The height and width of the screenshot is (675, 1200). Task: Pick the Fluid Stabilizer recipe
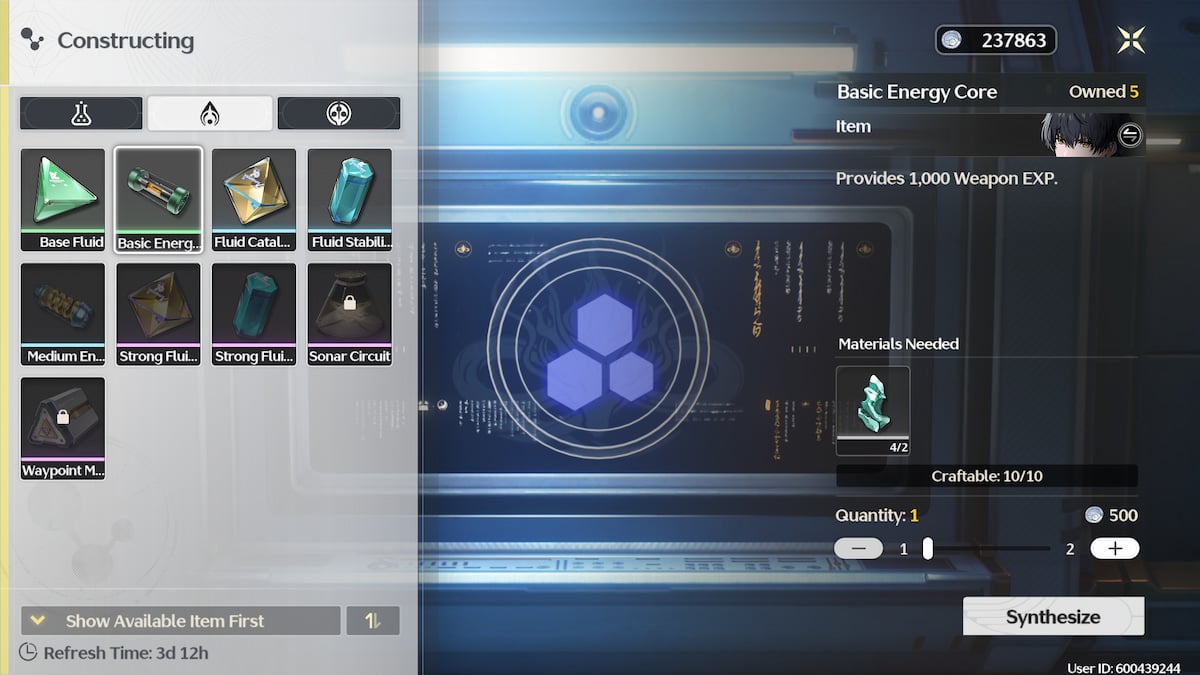(350, 199)
